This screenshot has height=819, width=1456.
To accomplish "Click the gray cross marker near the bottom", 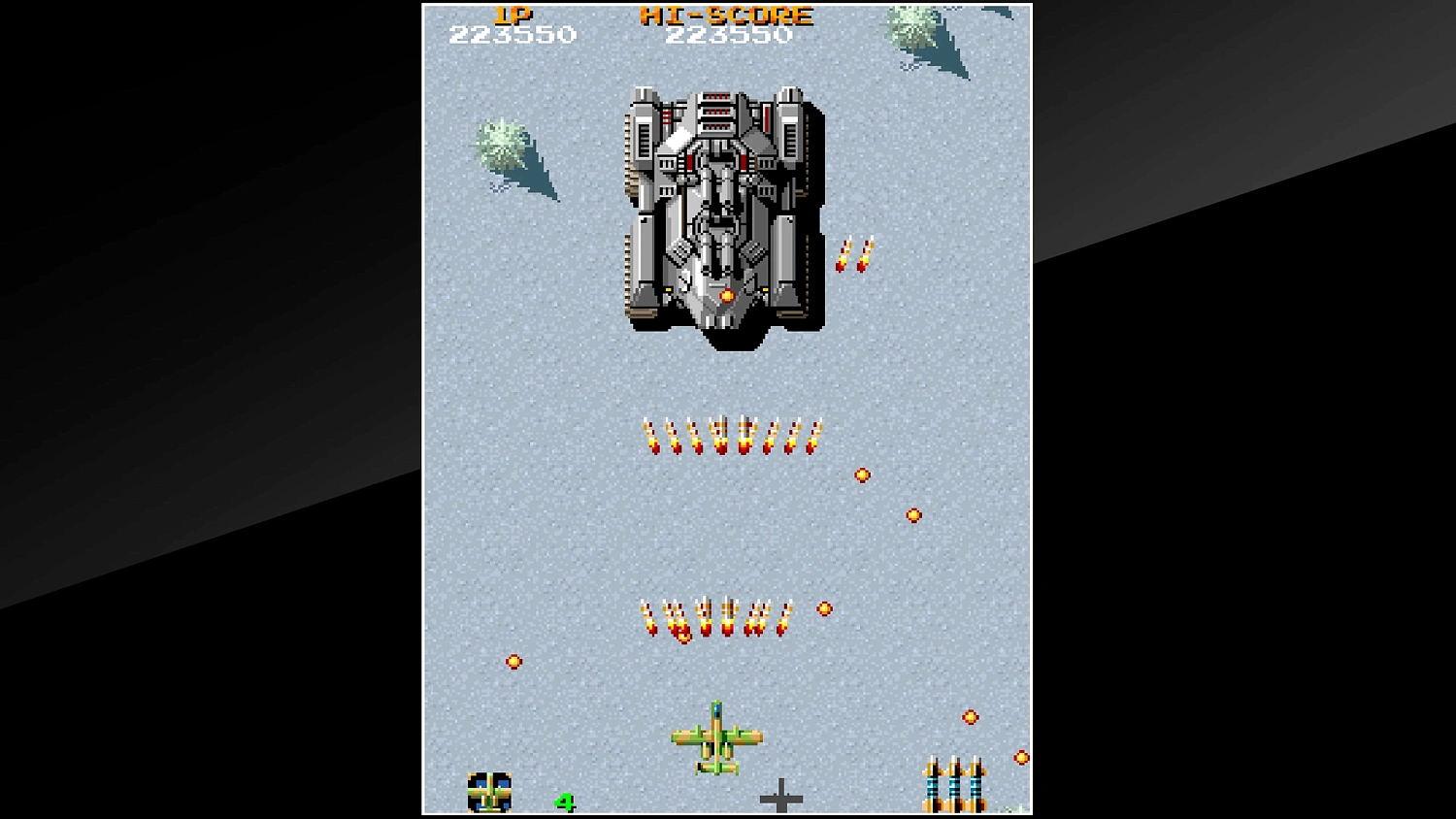I will [782, 798].
